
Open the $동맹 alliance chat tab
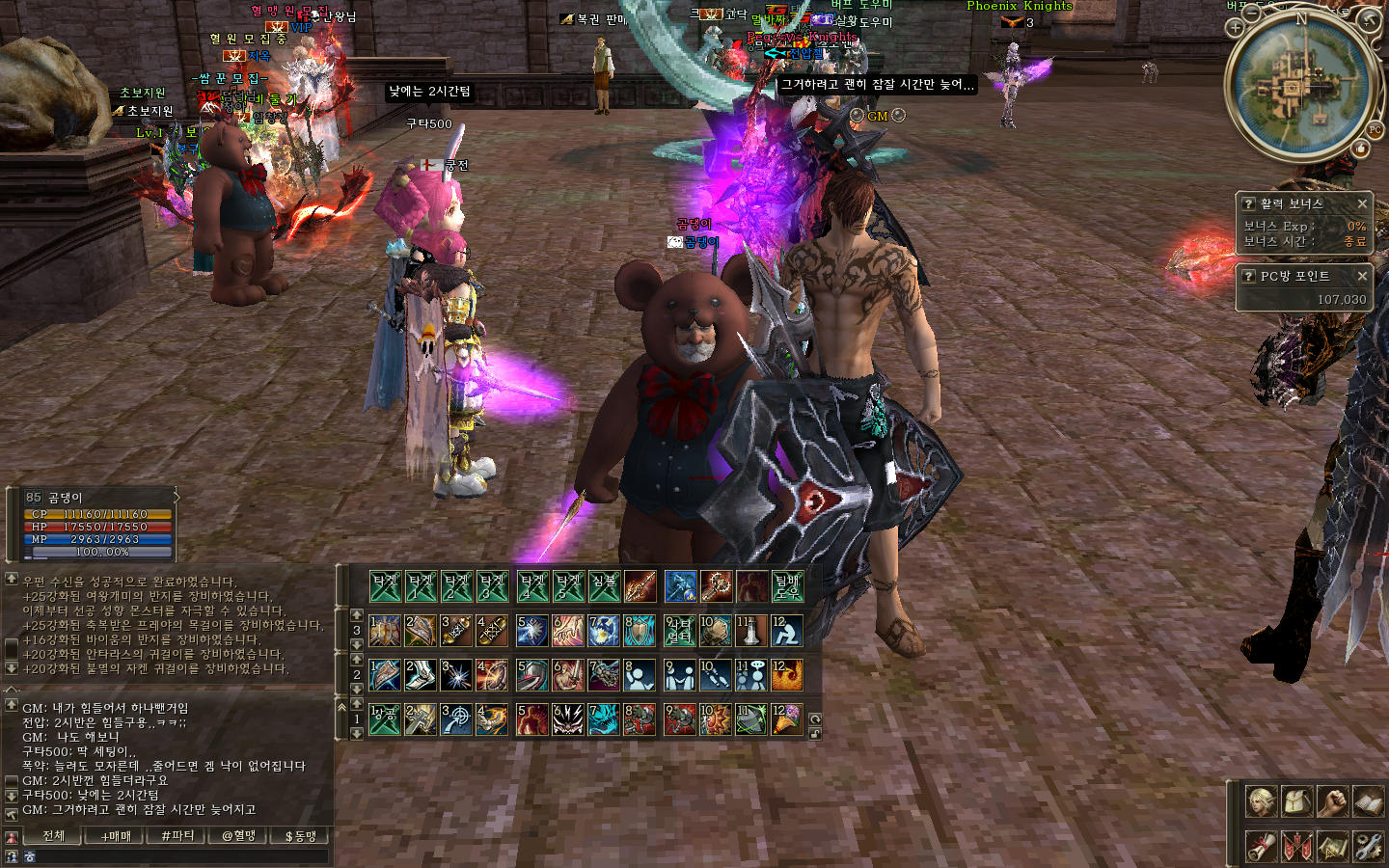[300, 836]
